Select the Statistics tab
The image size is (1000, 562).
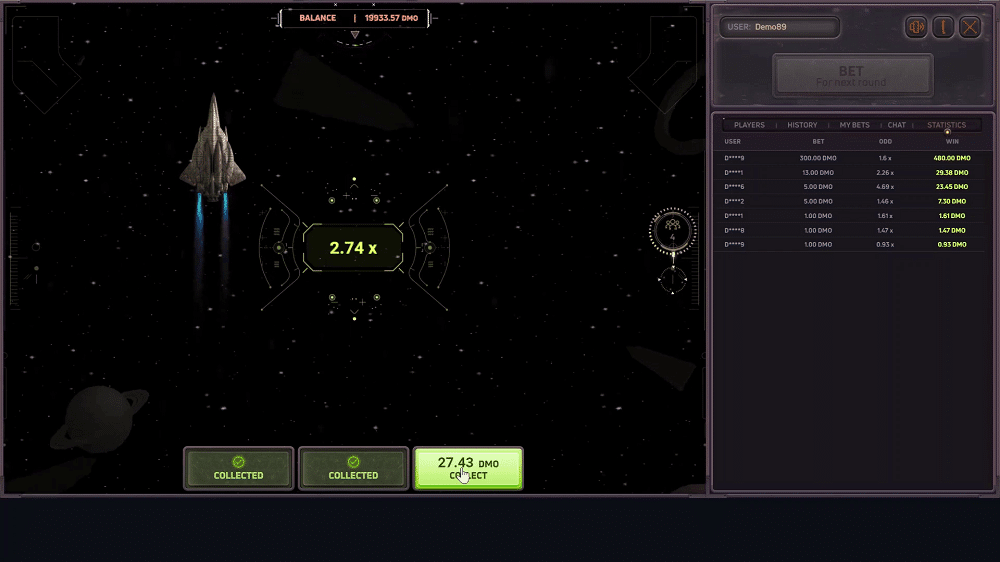point(946,125)
